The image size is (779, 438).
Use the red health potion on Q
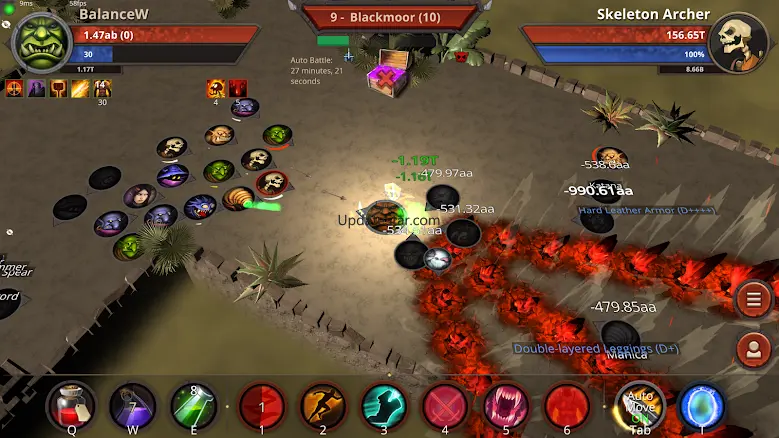click(x=71, y=407)
